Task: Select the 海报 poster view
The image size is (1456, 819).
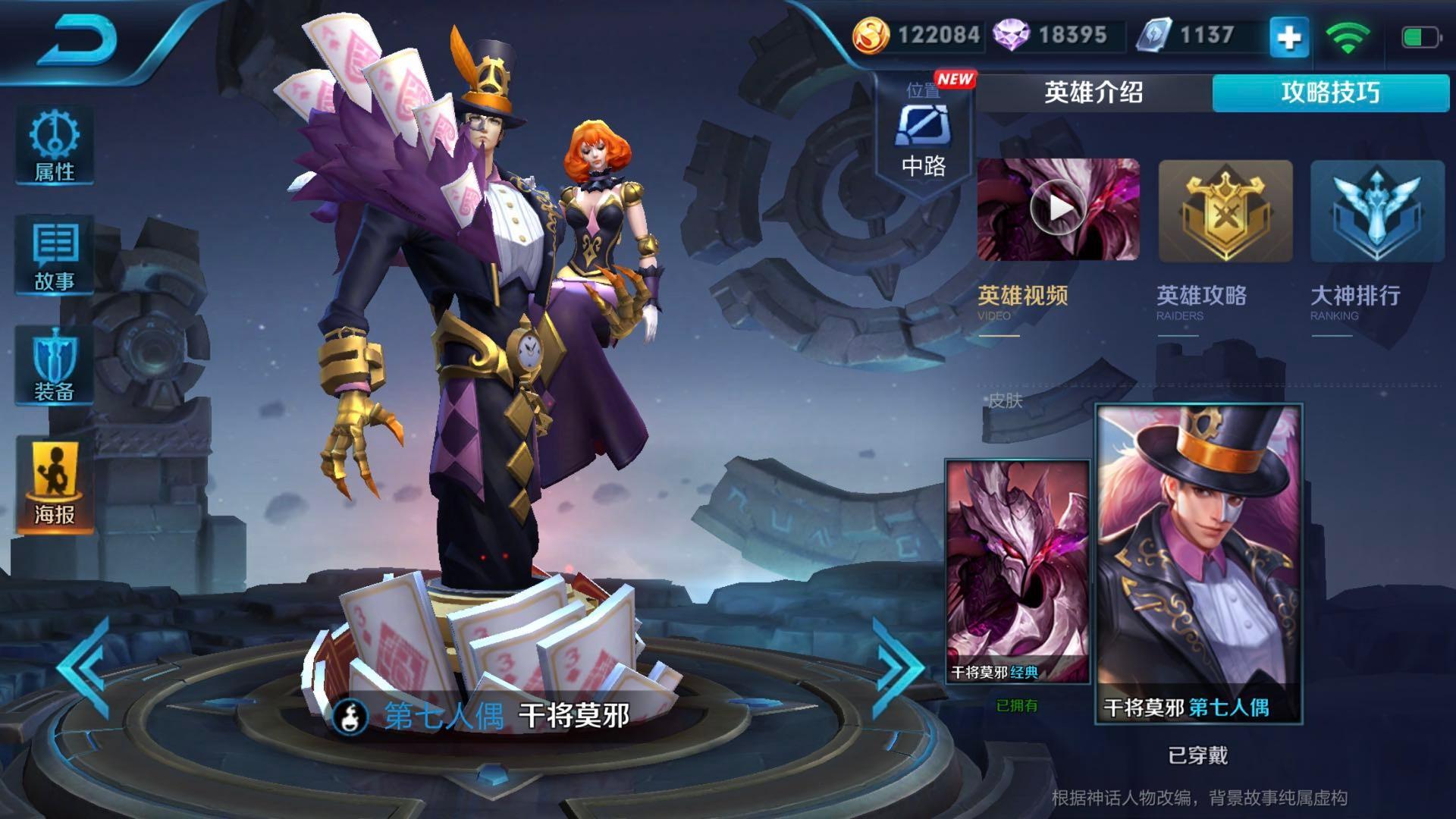Action: pos(55,484)
